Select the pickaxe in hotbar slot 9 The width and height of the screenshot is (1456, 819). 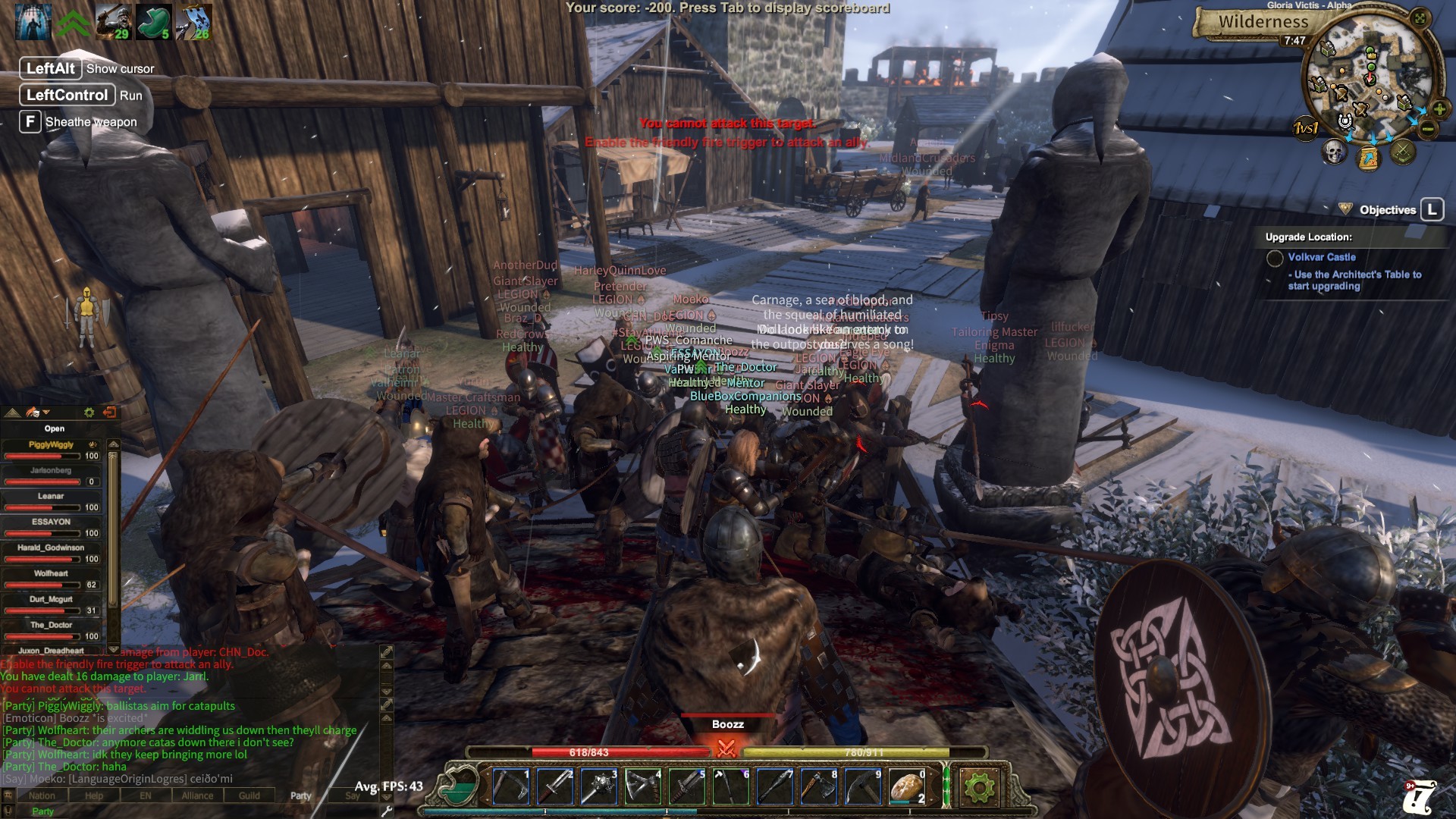point(862,787)
